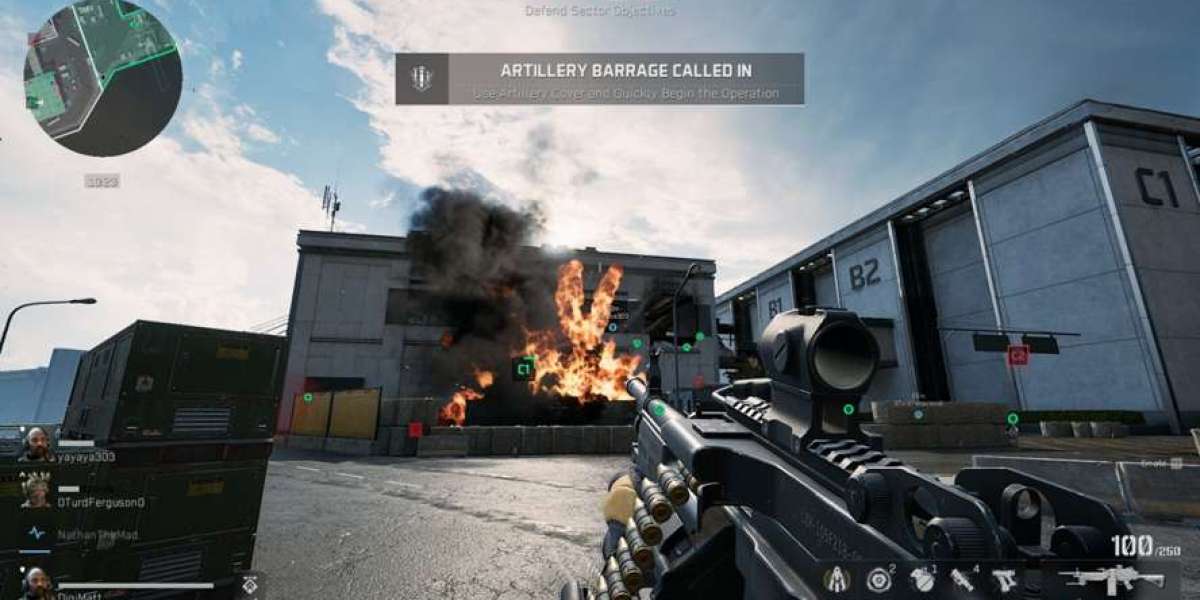1200x600 pixels.
Task: Click the C1 objective marker
Action: point(523,369)
